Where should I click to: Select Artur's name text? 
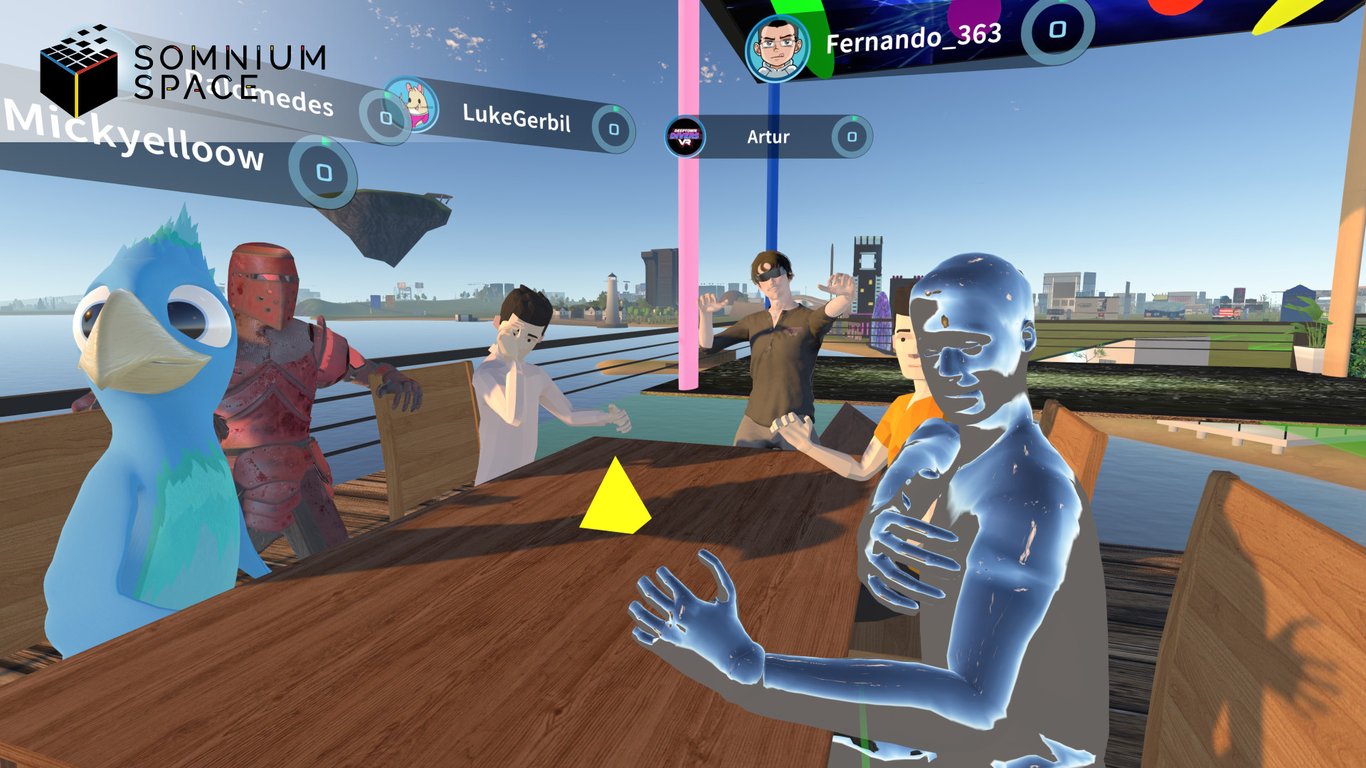[x=767, y=136]
